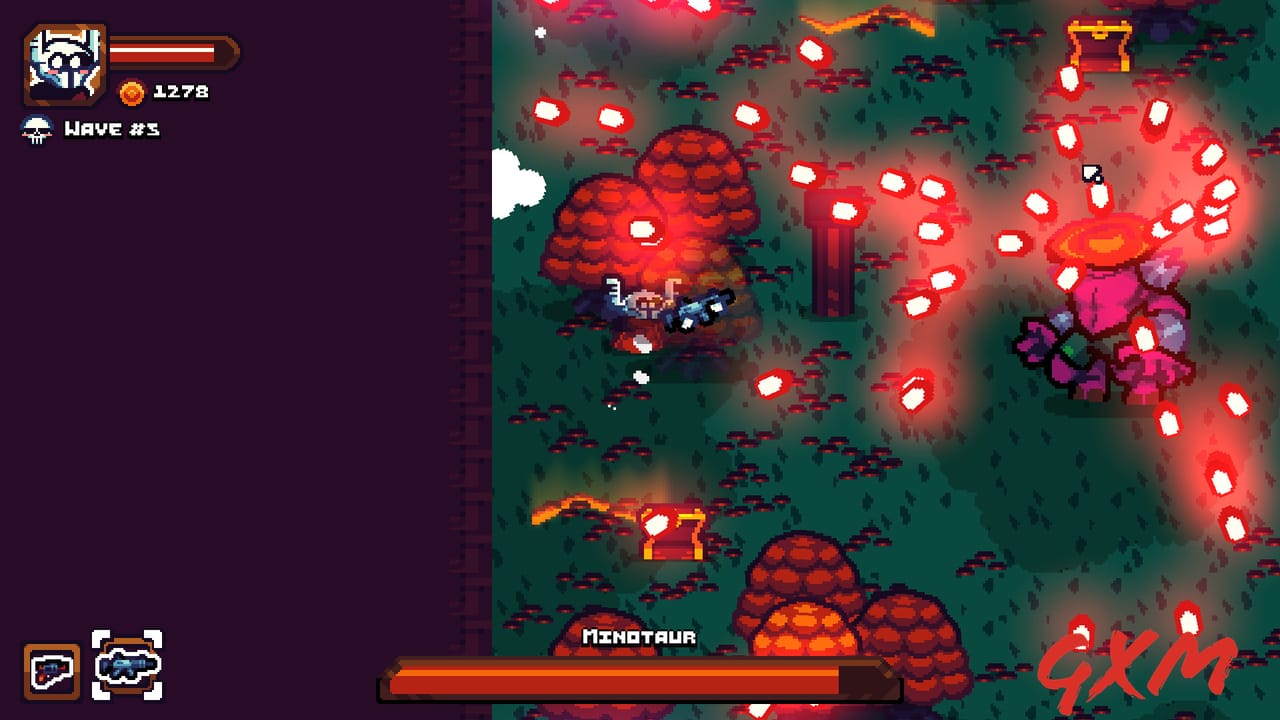
Task: Expand the weapon slot tray
Action: coord(90,672)
